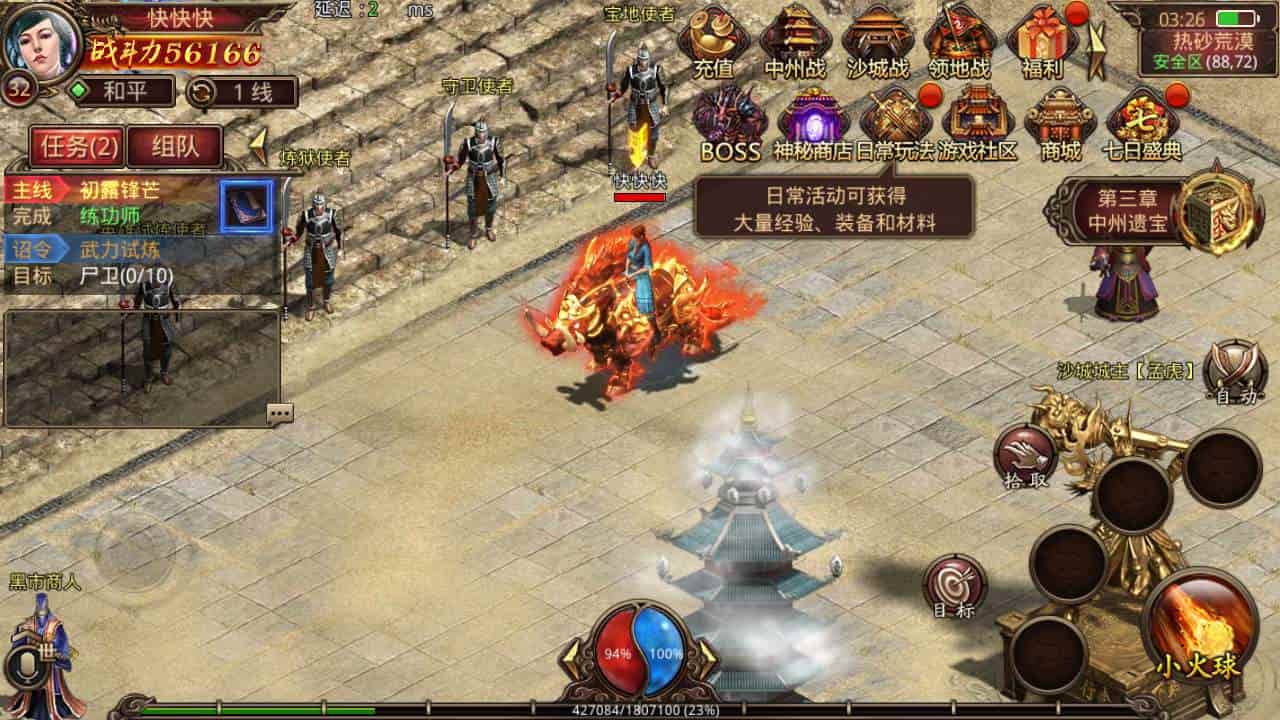This screenshot has width=1280, height=720.
Task: Open the 充值 (Recharge) icon
Action: pos(714,42)
